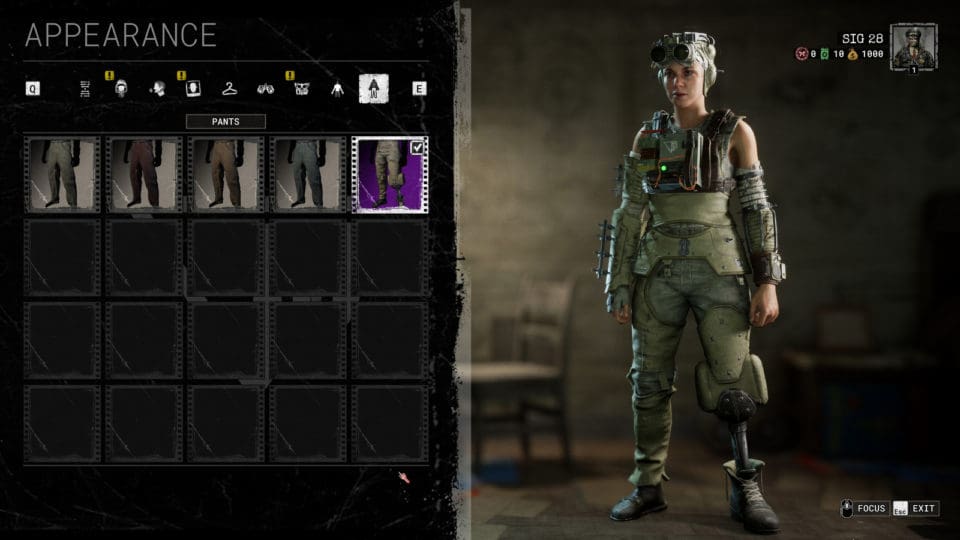Select the gloves category tab
960x540 pixels.
click(x=265, y=88)
